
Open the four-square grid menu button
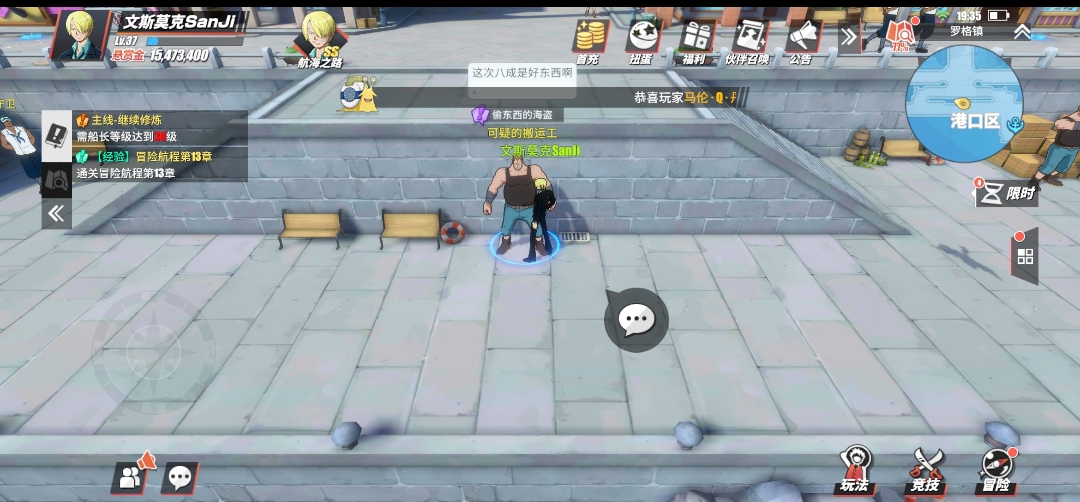tap(1025, 256)
